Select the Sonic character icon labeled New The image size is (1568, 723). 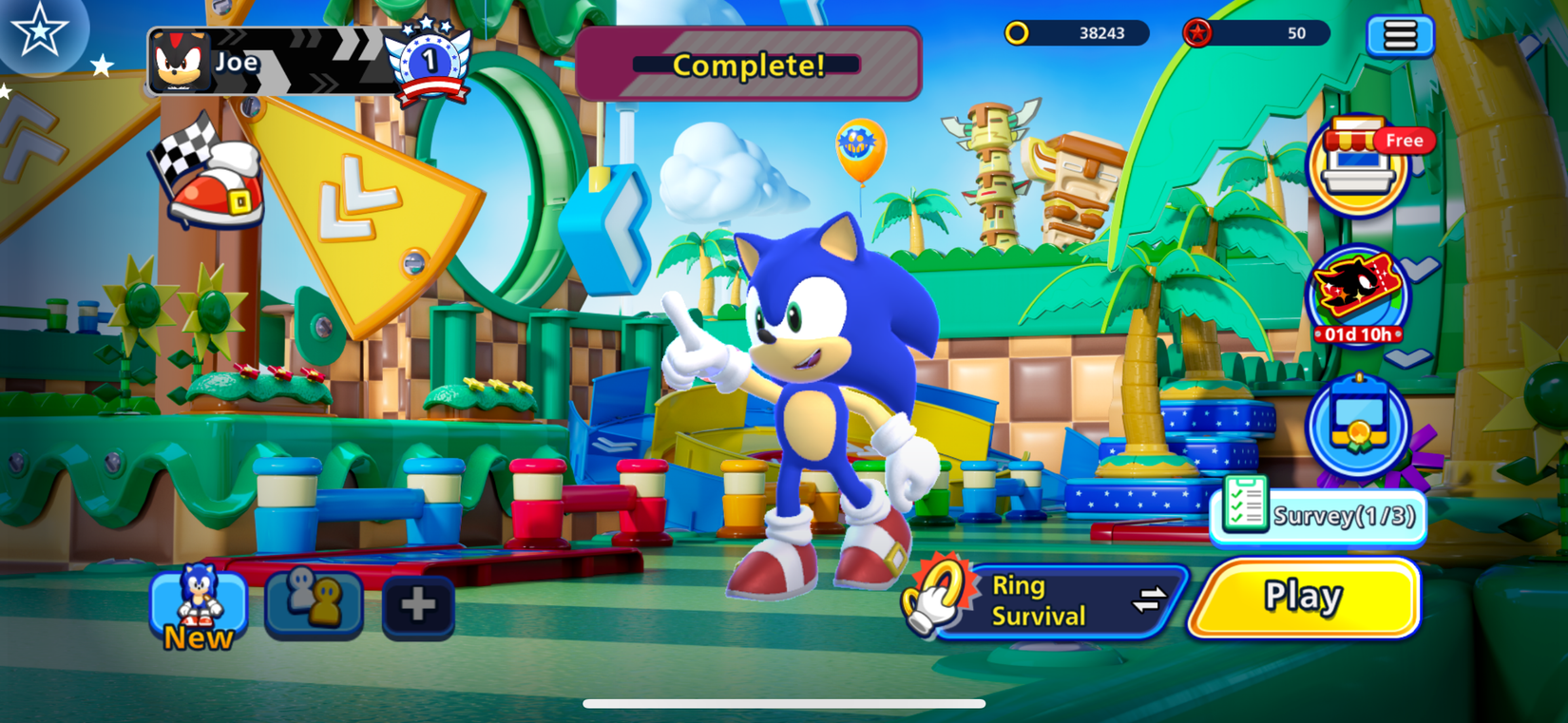pyautogui.click(x=197, y=599)
